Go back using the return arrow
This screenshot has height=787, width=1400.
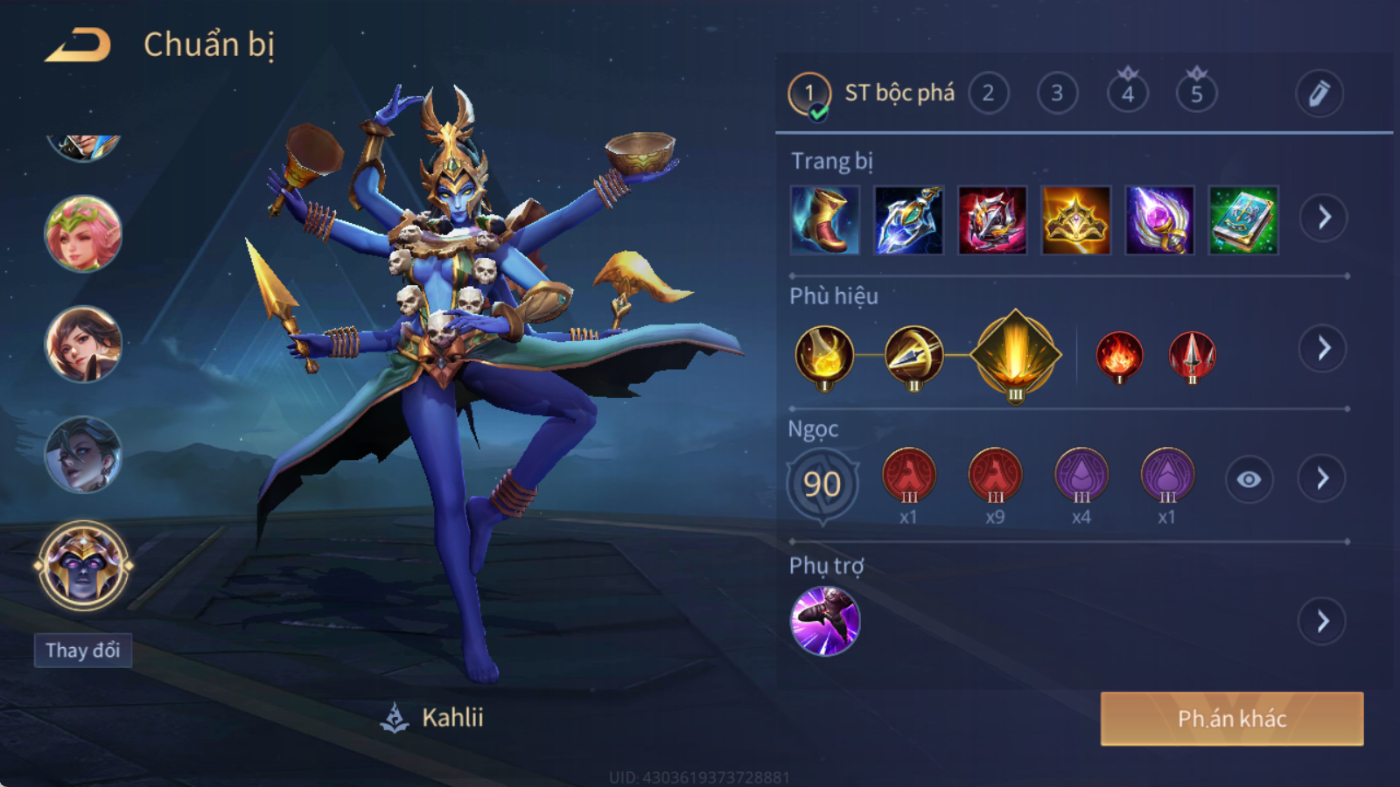point(78,46)
